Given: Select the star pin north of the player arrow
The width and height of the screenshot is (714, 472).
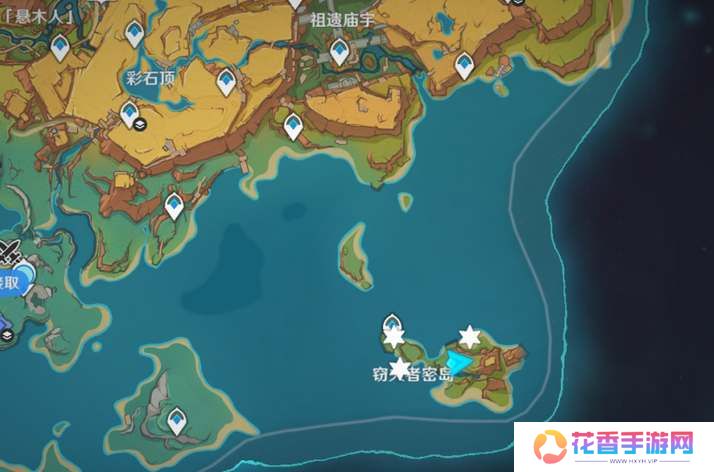Looking at the screenshot, I should (x=469, y=336).
